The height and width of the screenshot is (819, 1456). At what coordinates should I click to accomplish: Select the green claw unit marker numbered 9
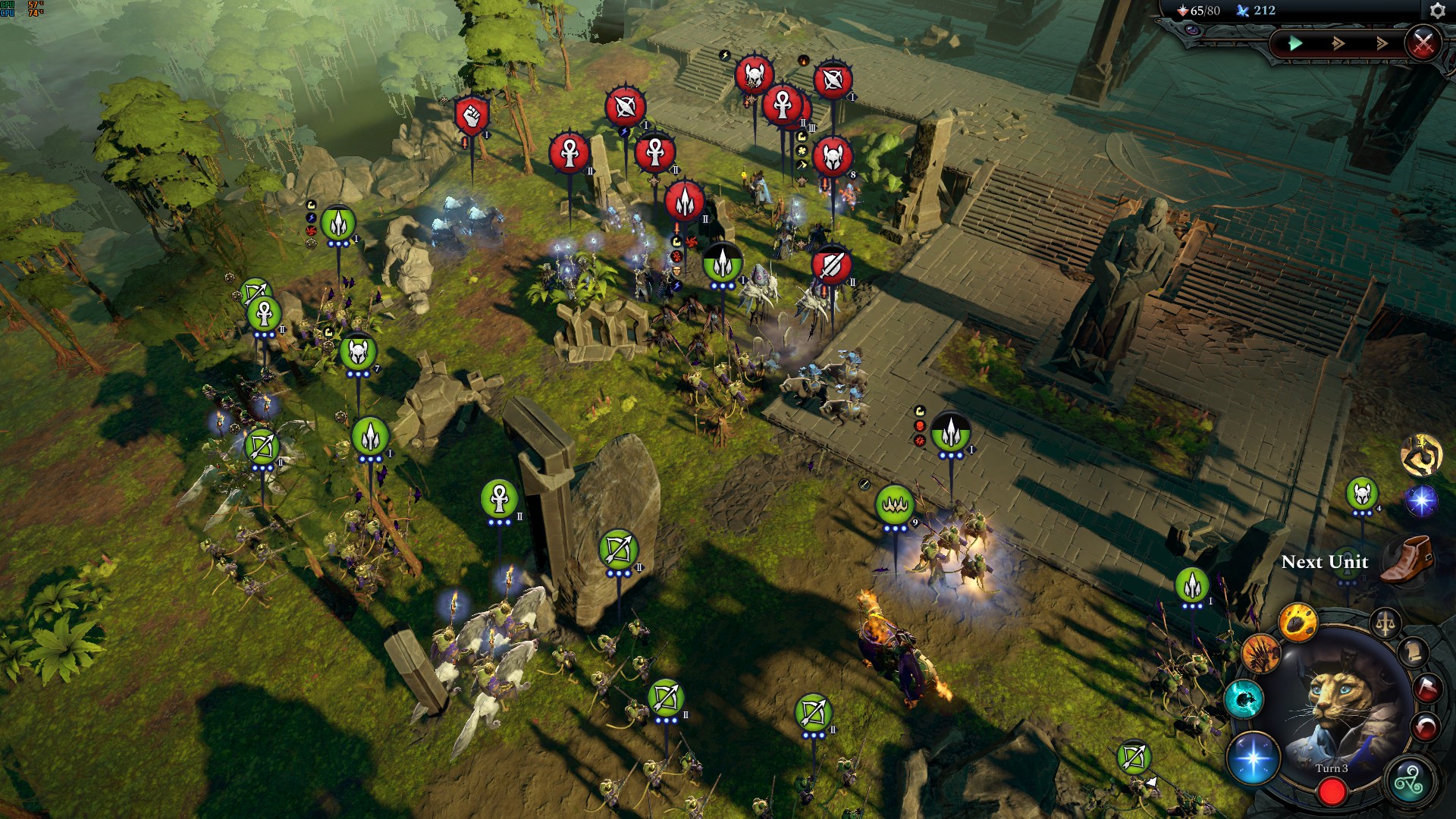click(895, 504)
